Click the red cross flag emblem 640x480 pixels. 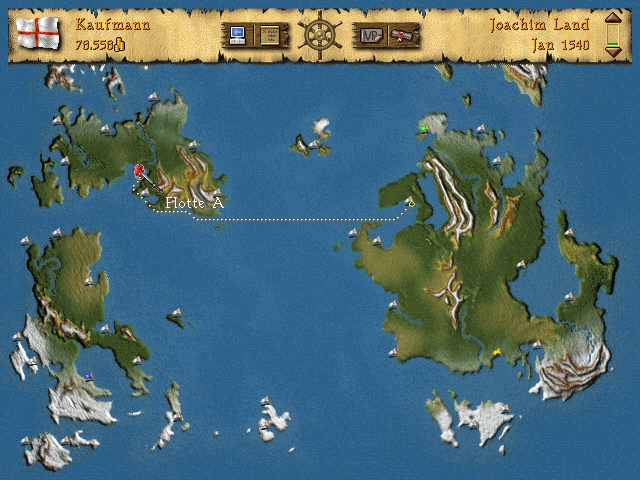point(40,33)
